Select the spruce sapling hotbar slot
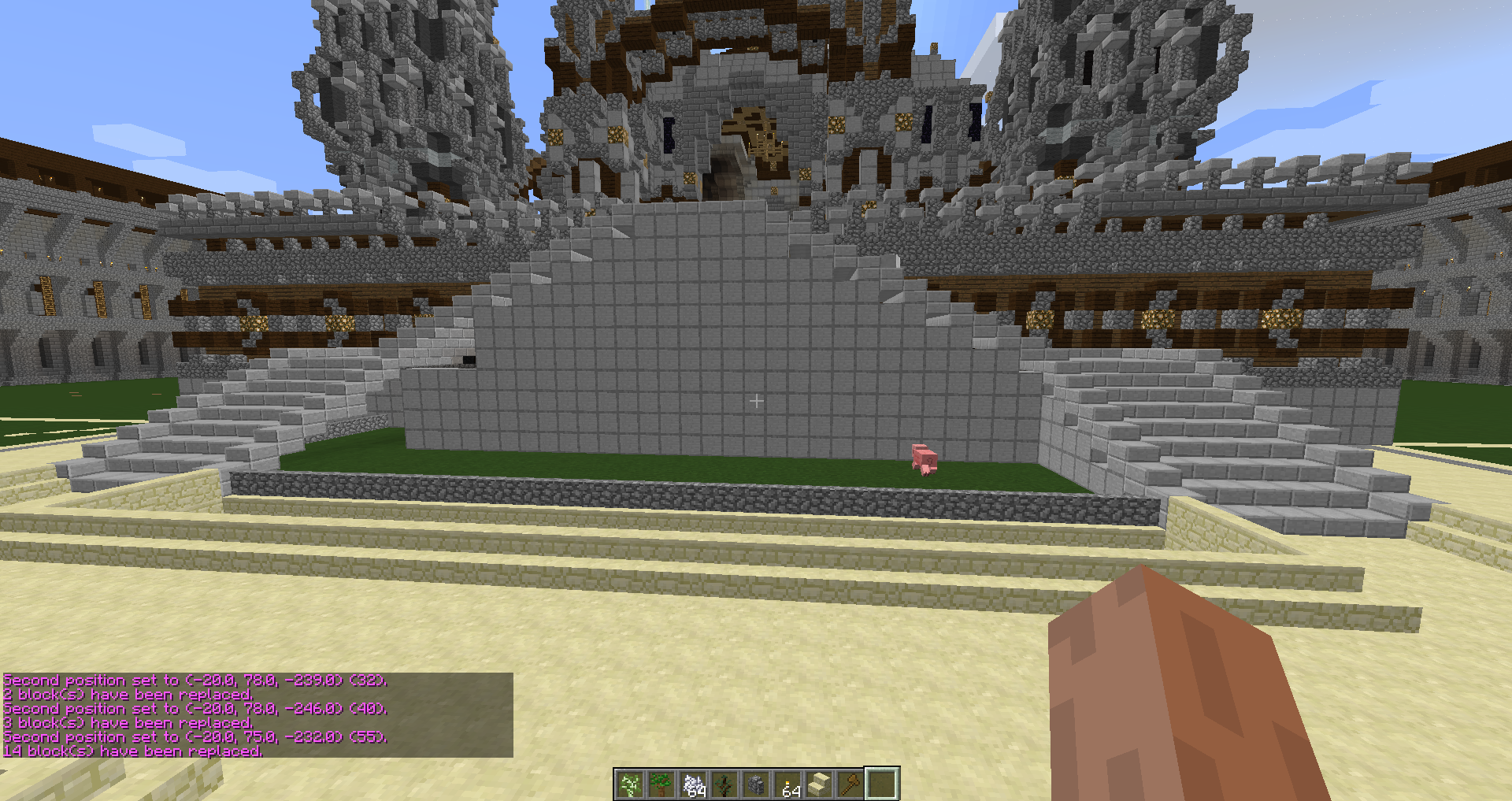The width and height of the screenshot is (1512, 801). point(724,784)
